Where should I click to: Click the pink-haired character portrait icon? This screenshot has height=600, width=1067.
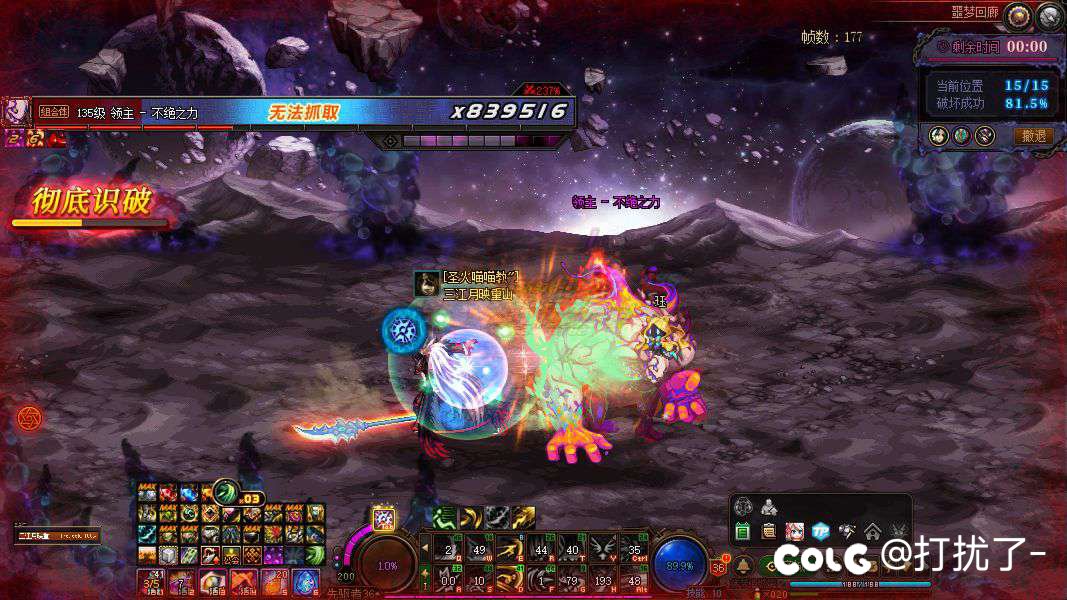click(795, 531)
